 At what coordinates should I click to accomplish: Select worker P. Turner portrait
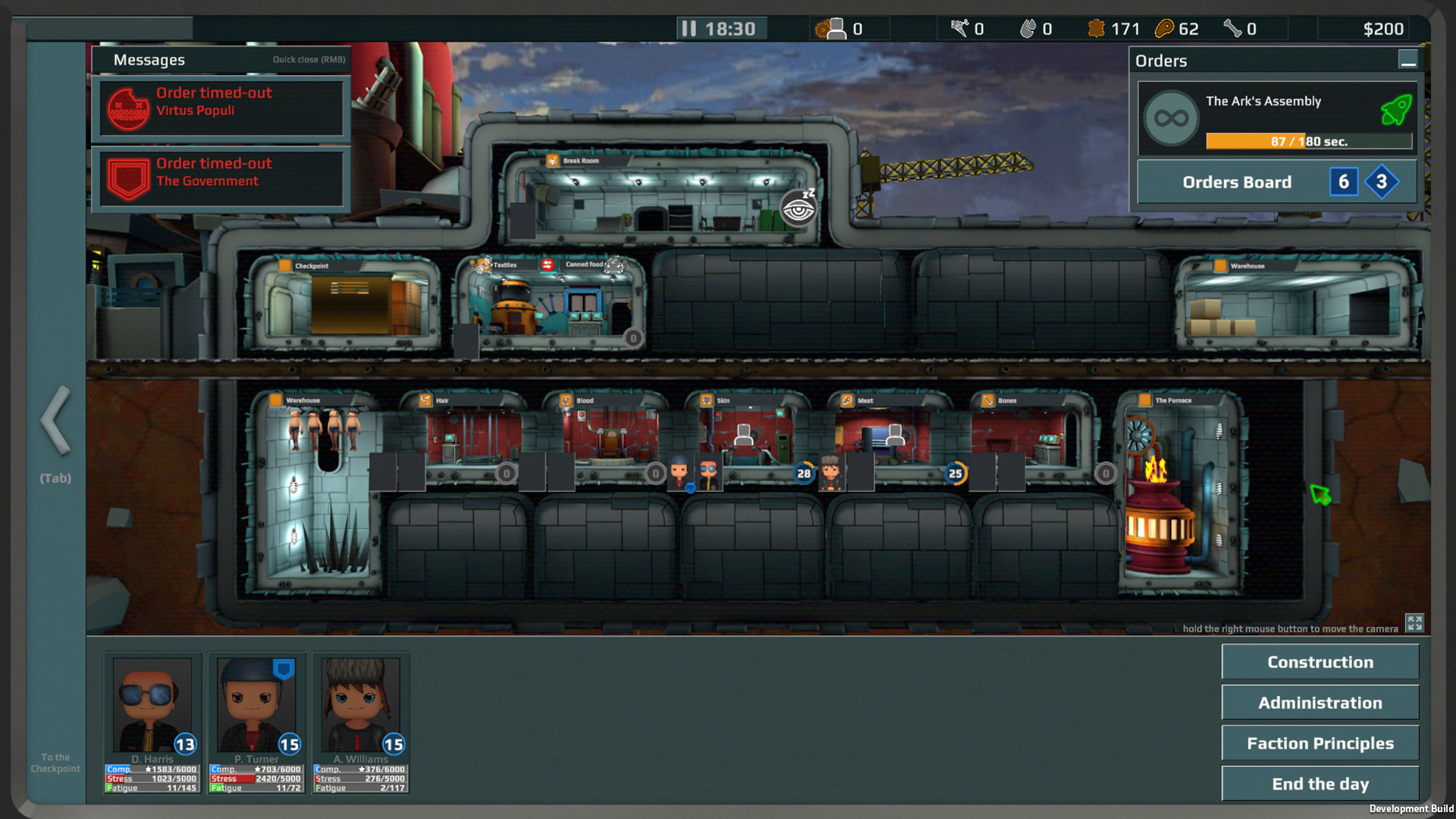click(x=256, y=705)
